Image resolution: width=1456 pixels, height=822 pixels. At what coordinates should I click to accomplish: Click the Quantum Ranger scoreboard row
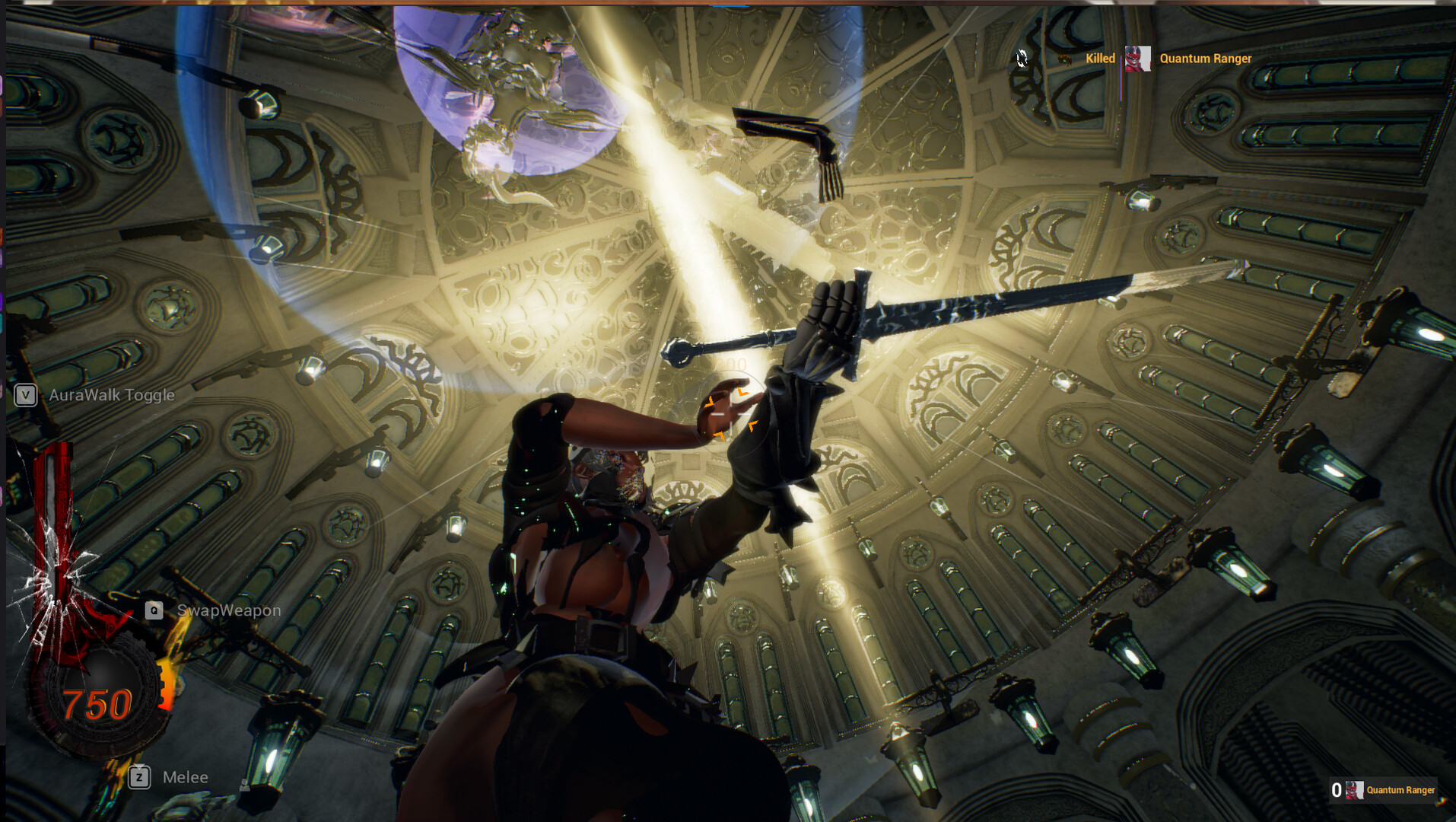(1384, 790)
